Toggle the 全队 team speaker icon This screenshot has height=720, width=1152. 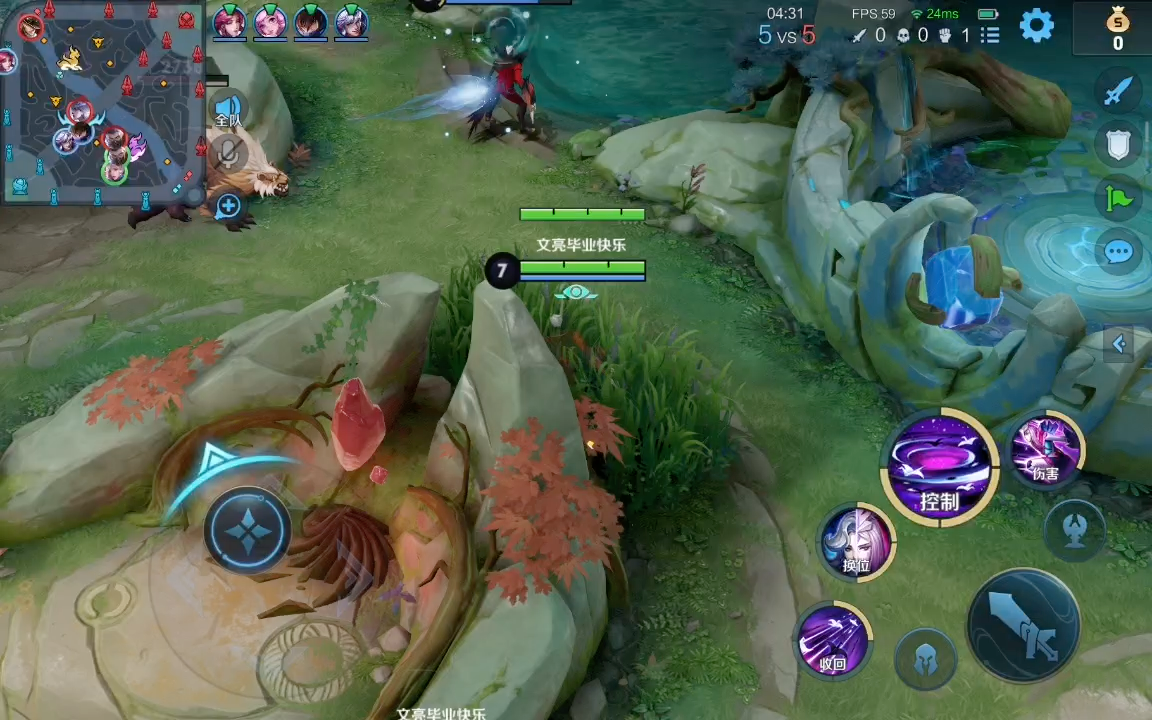(228, 109)
